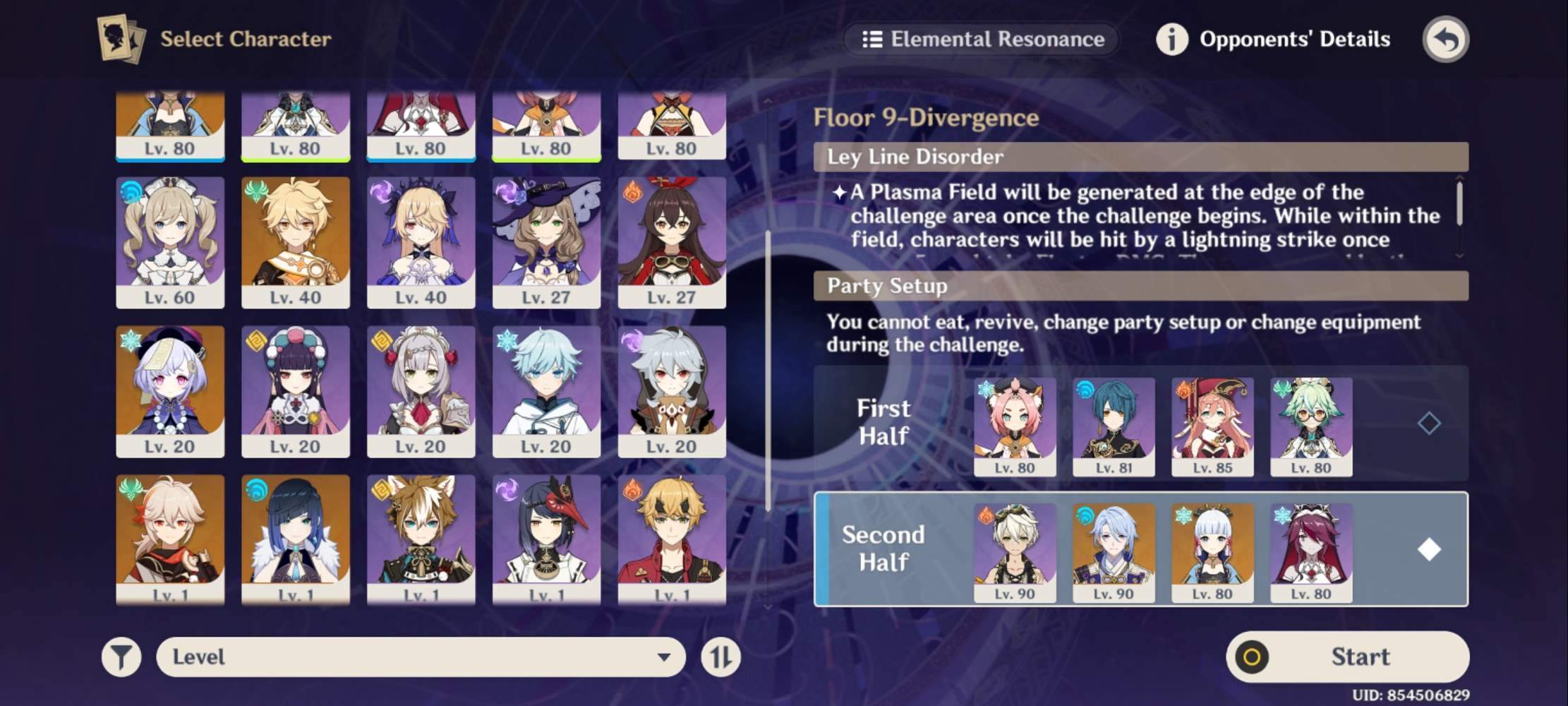Toggle the level sort order arrows icon
1568x706 pixels.
[x=721, y=657]
